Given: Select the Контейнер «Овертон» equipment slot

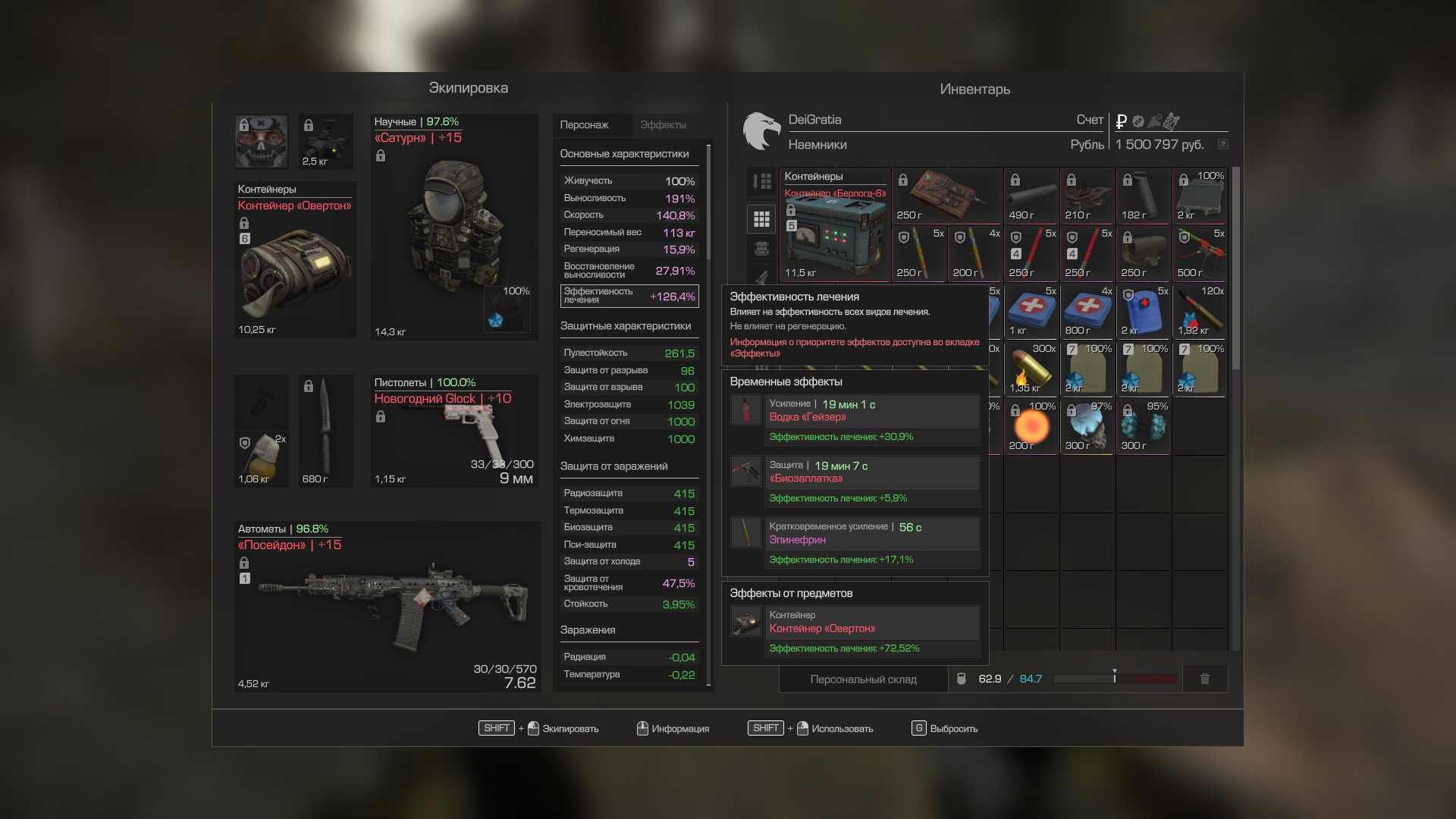Looking at the screenshot, I should pyautogui.click(x=295, y=259).
